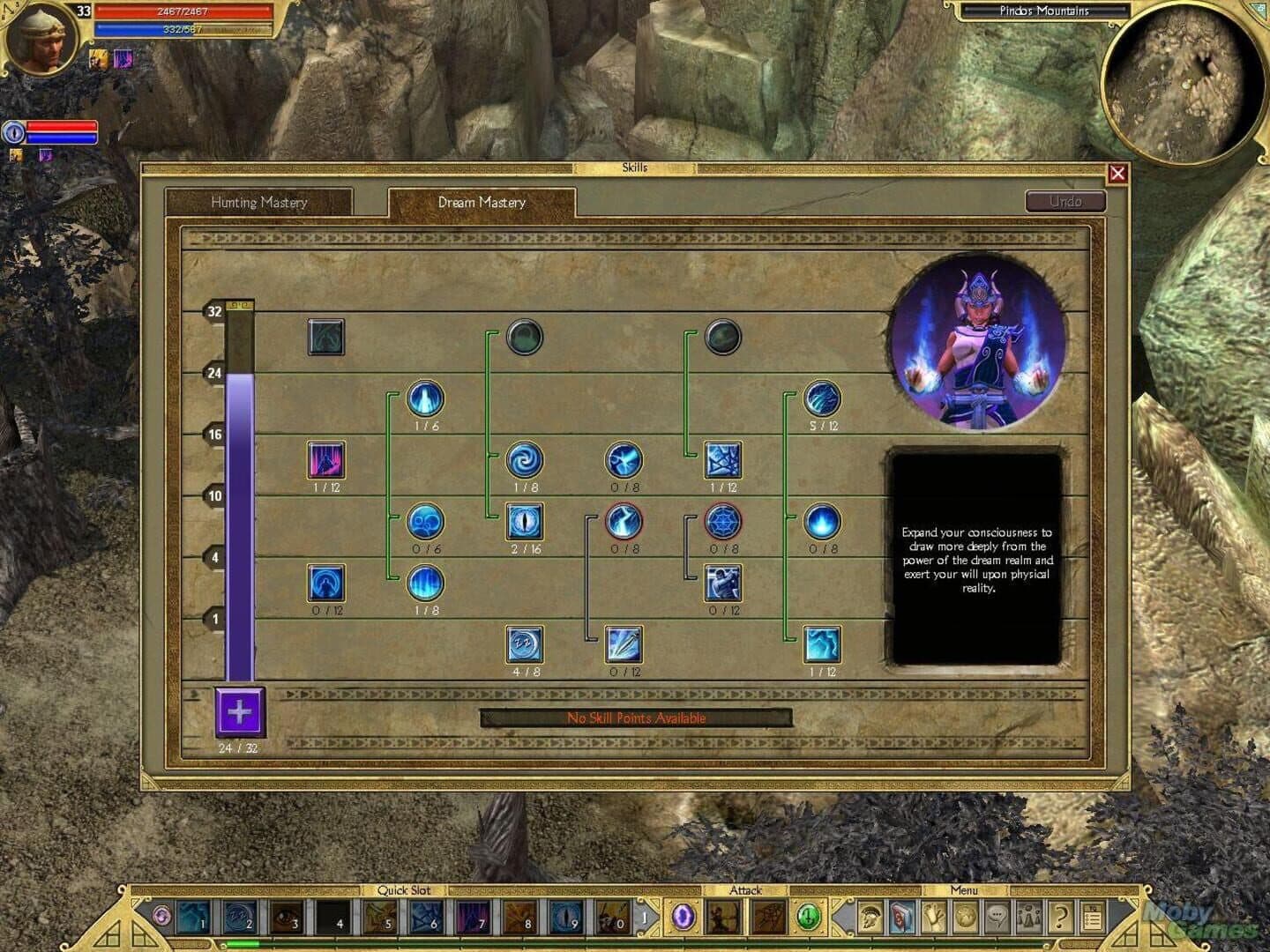Viewport: 1270px width, 952px height.
Task: Click the helmet character icon in the Menu bar
Action: [x=869, y=918]
